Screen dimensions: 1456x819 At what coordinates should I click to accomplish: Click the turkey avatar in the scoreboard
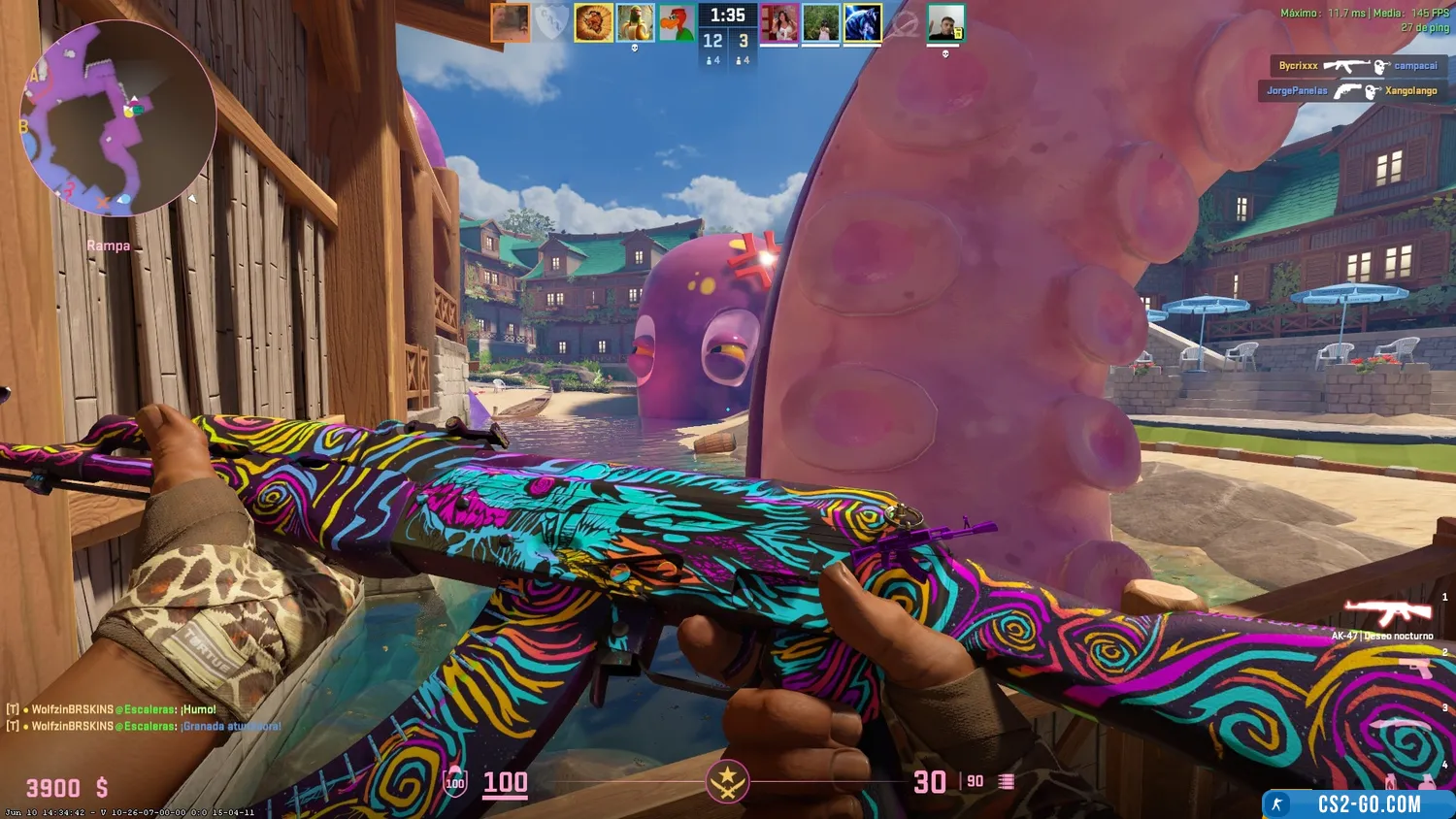(x=593, y=23)
